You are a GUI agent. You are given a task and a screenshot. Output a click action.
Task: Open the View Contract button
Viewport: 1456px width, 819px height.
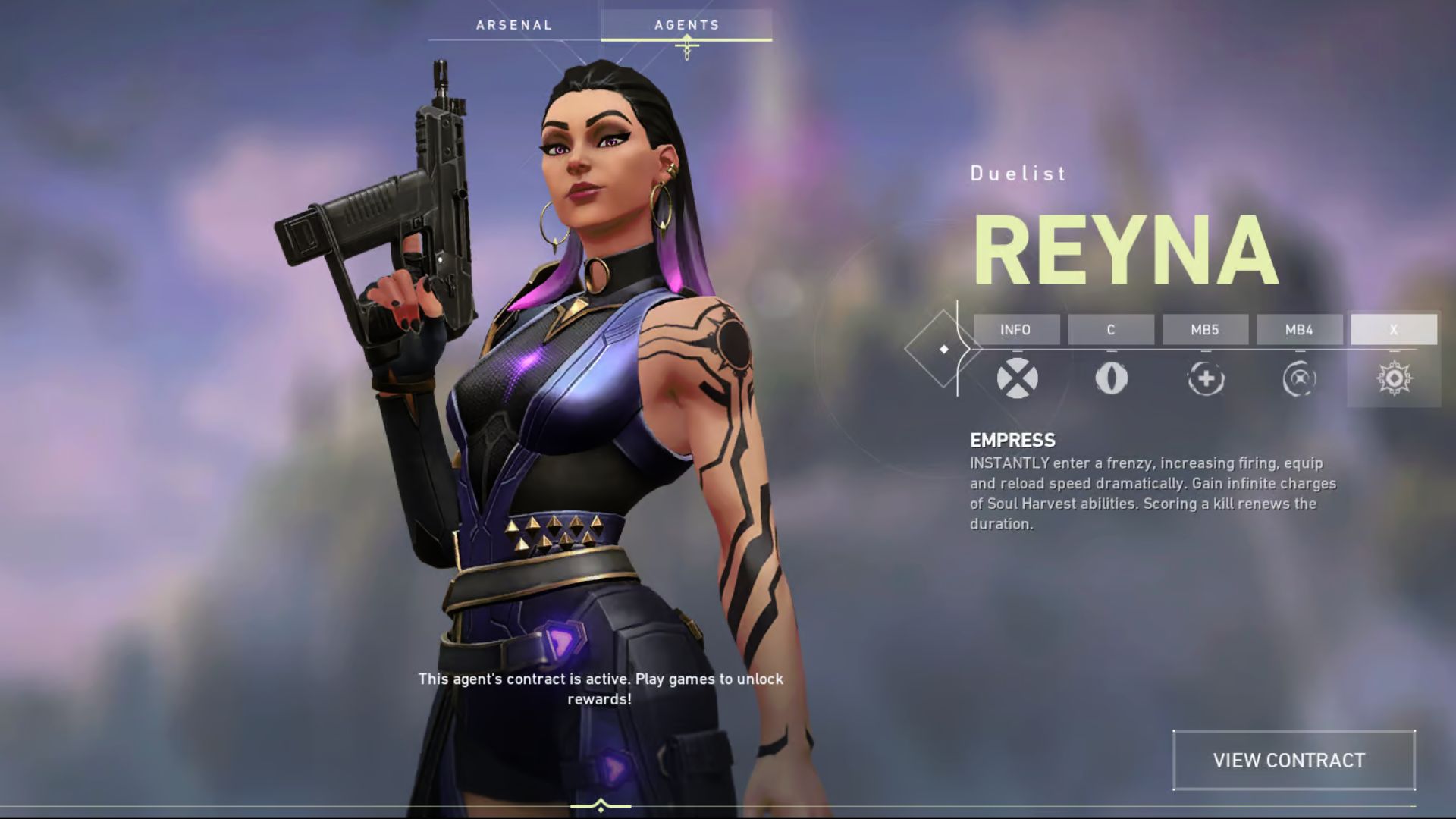coord(1293,760)
